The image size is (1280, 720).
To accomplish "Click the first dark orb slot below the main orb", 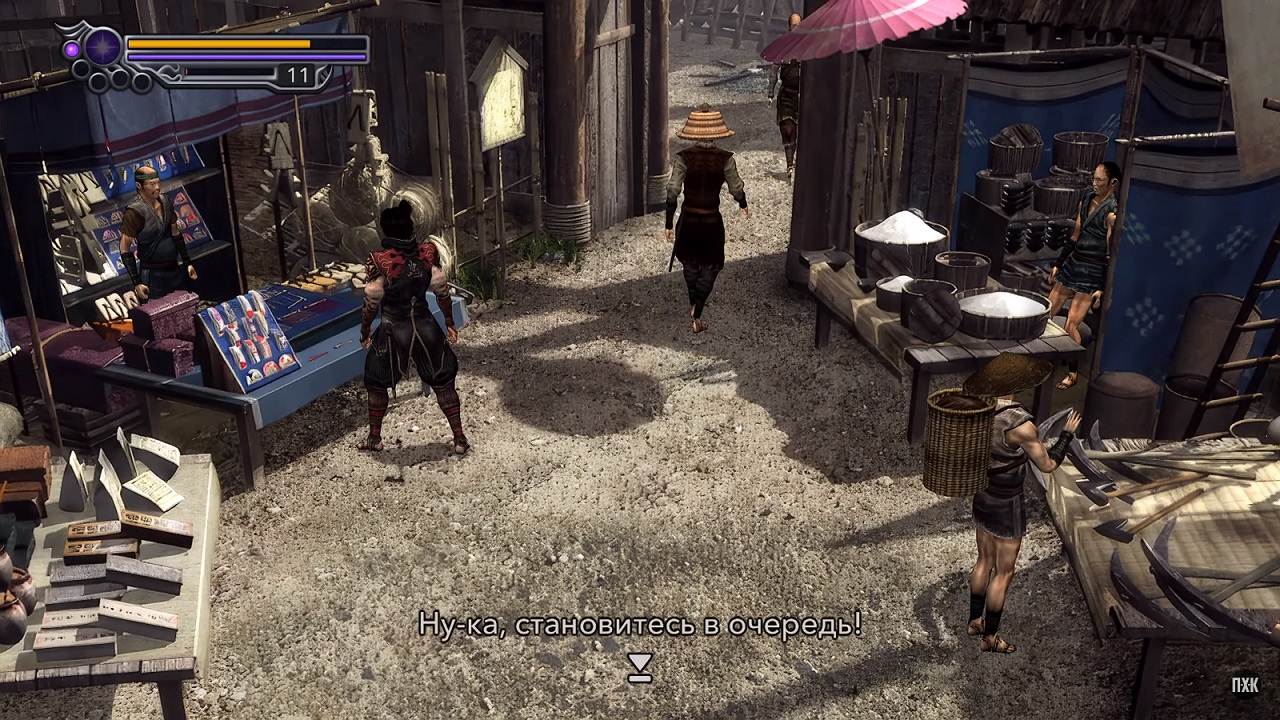I will pos(79,68).
